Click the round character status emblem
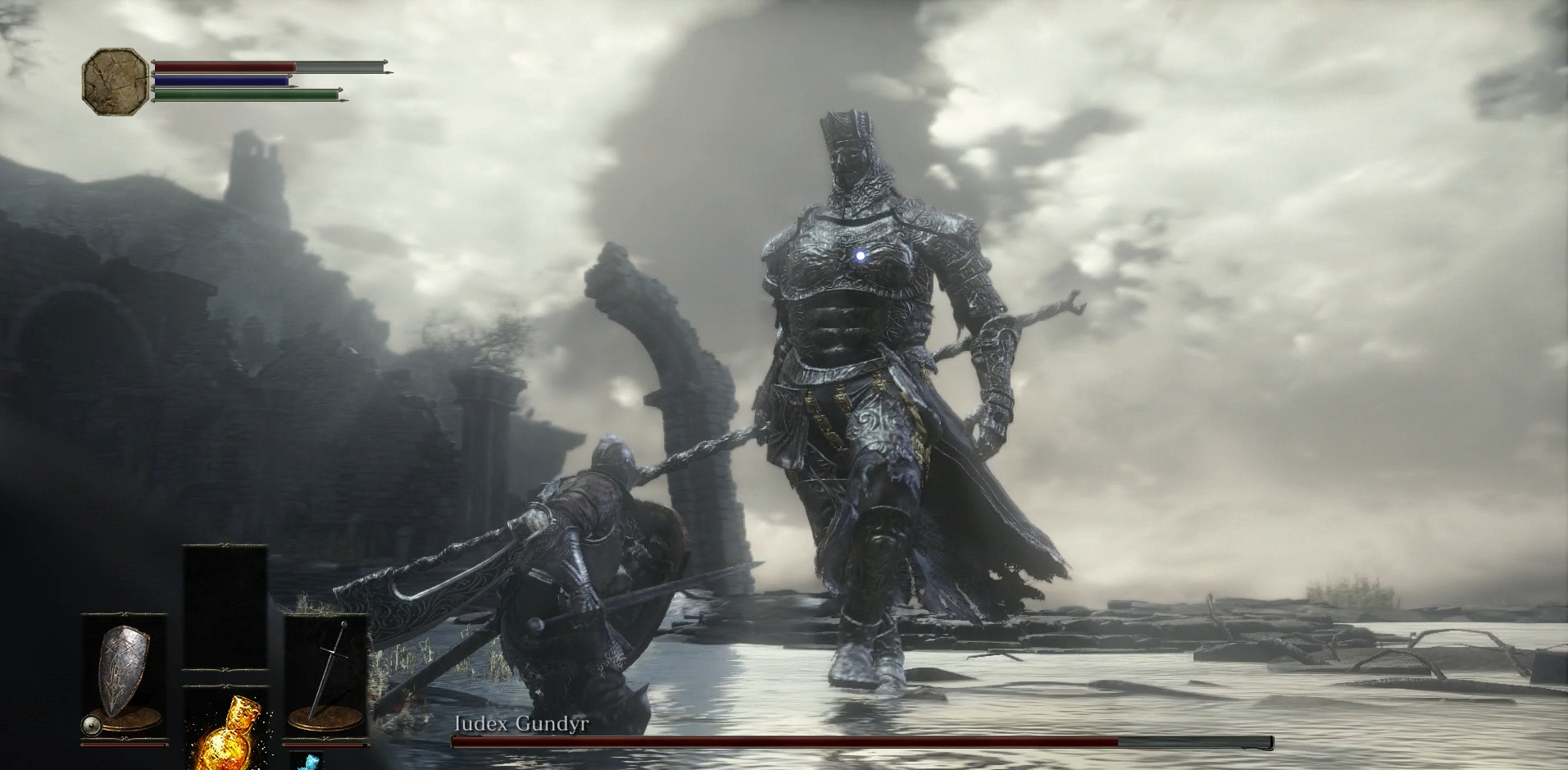Screen dimensions: 1568x770 point(116,79)
